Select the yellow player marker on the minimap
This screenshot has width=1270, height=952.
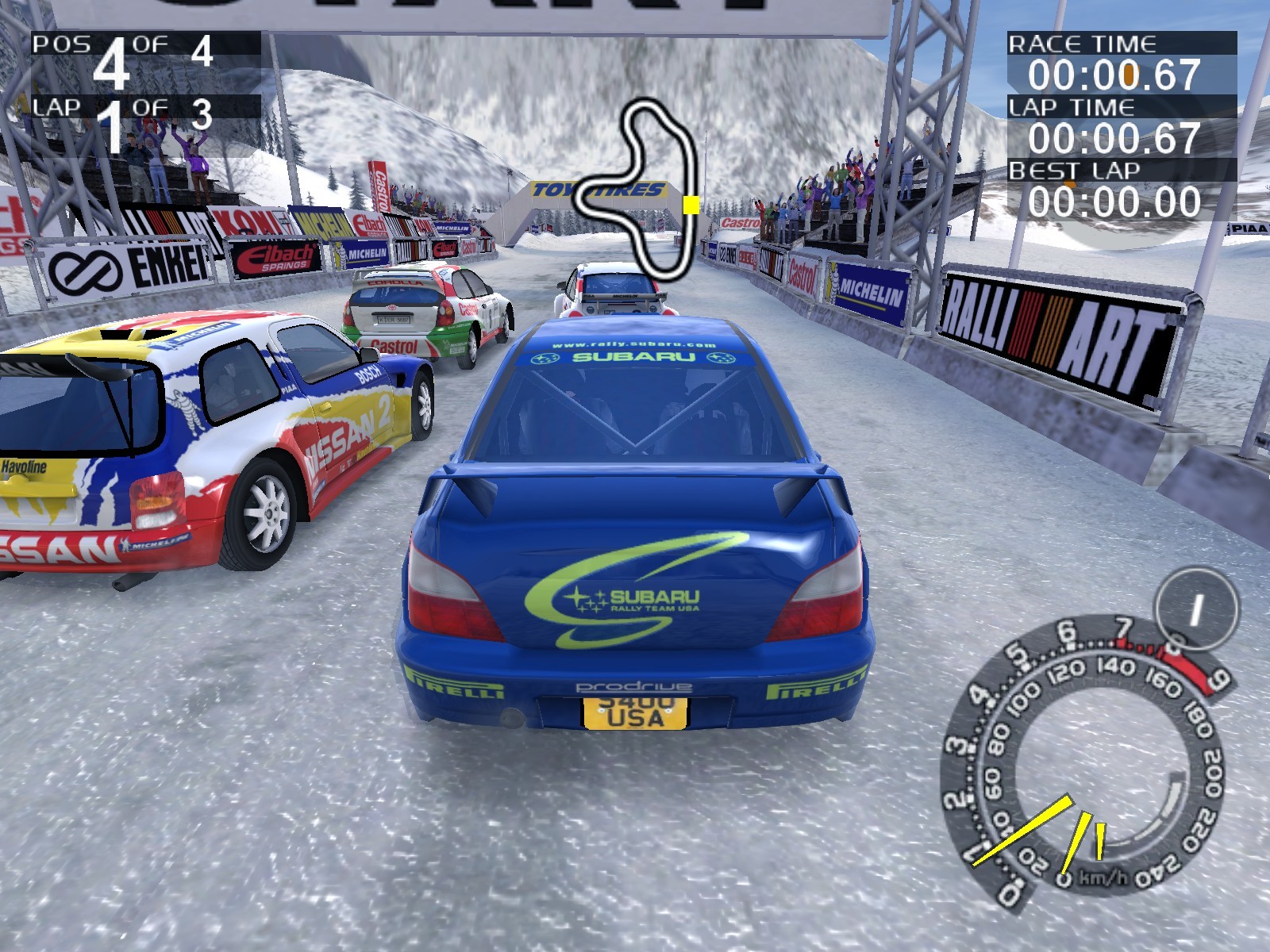691,205
